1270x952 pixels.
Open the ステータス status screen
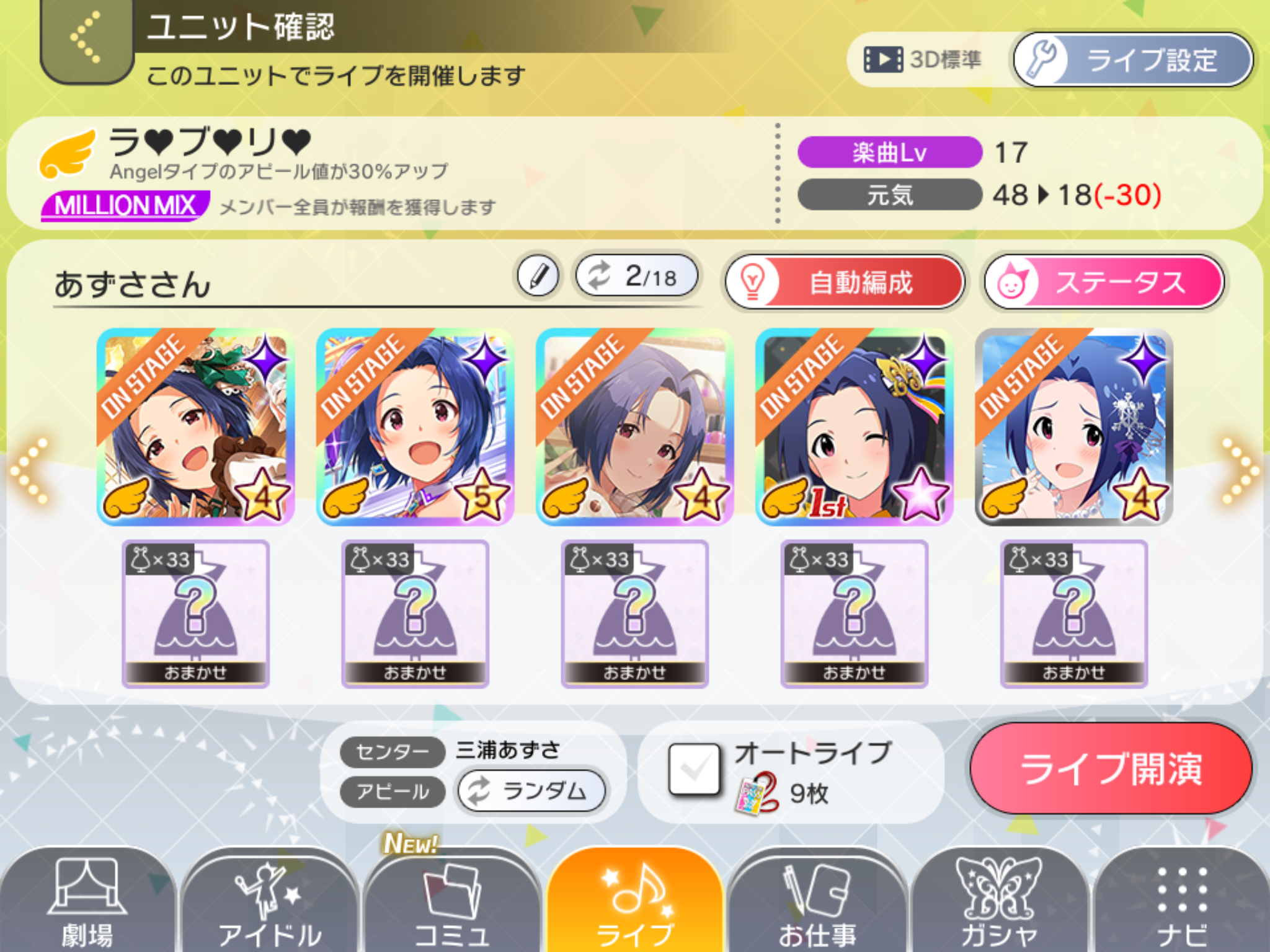(1104, 283)
